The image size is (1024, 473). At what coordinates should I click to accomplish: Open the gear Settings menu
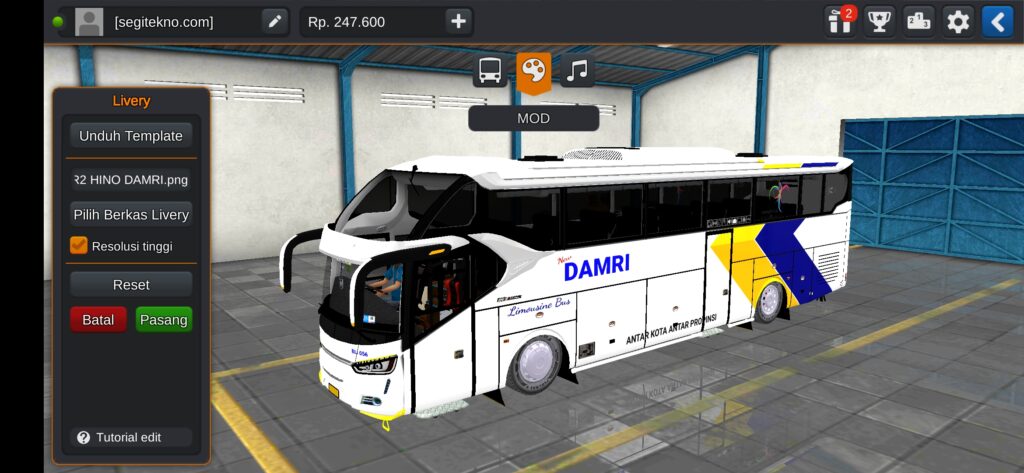click(x=958, y=21)
